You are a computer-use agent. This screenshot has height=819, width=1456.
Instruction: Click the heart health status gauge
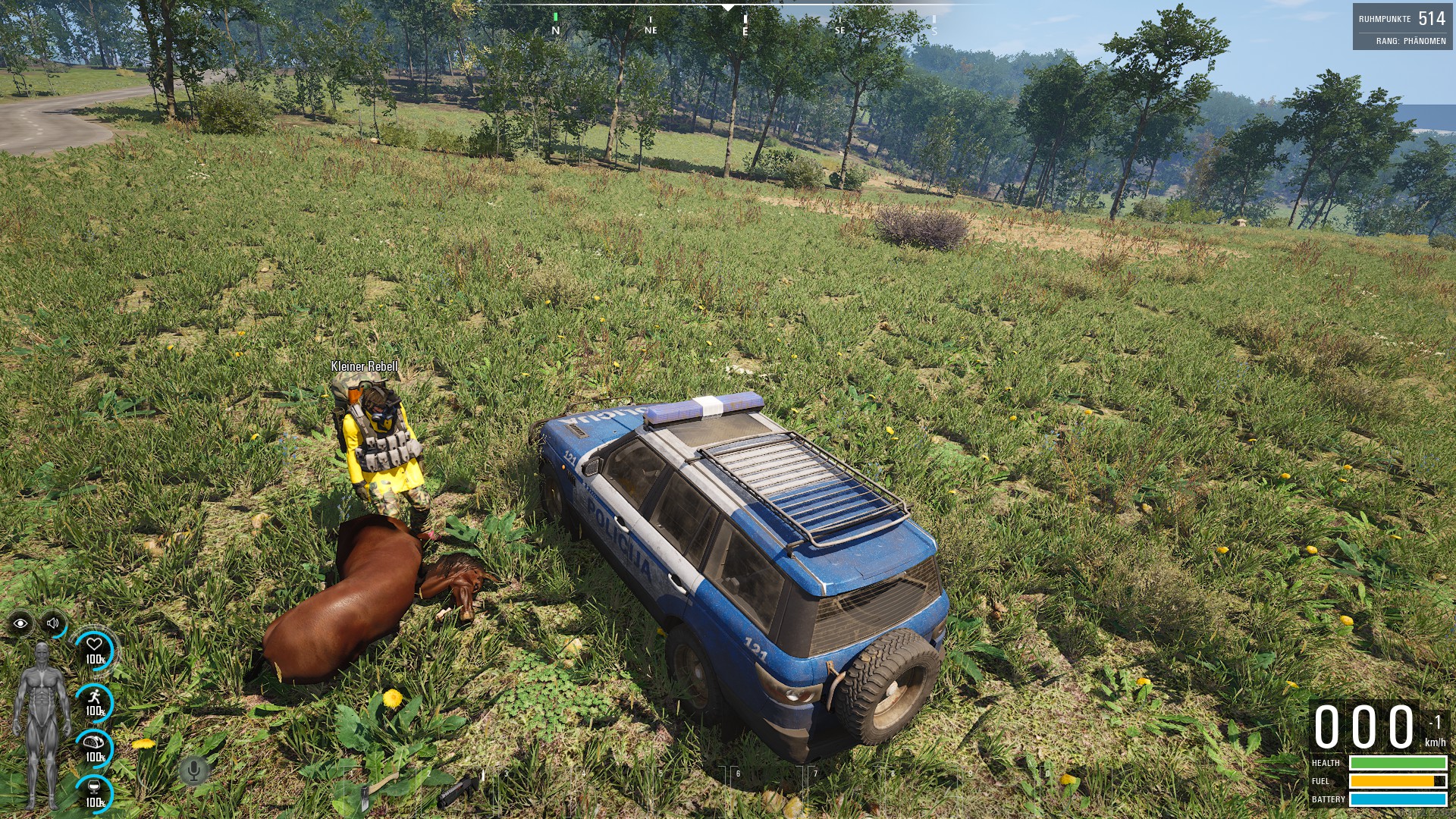(95, 650)
